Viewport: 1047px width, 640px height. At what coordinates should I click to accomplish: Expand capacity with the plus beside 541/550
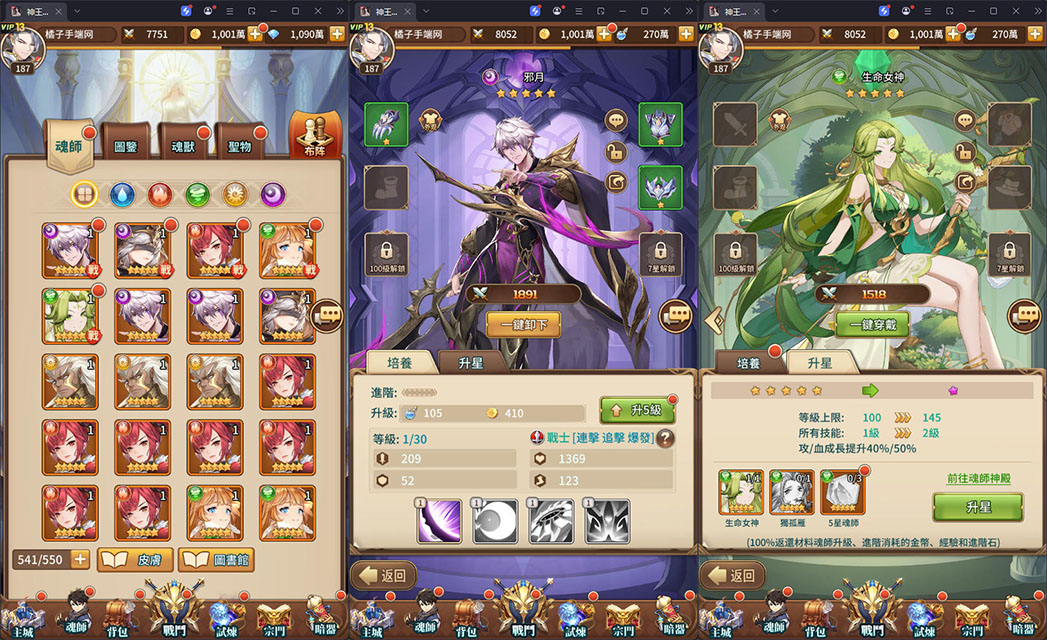[x=80, y=559]
